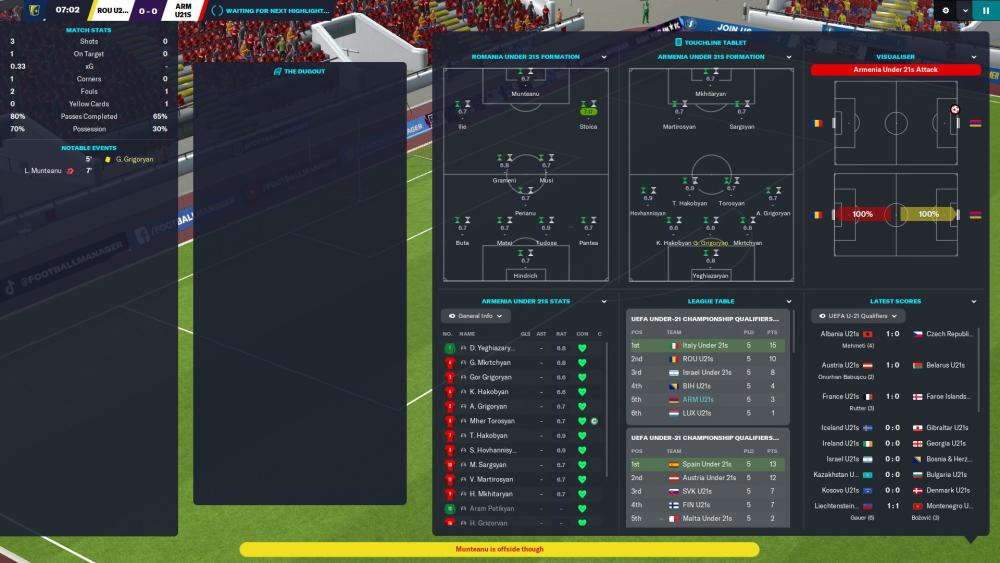View the Albania U21s vs Czech Republic score
The image size is (1000, 563).
point(894,334)
